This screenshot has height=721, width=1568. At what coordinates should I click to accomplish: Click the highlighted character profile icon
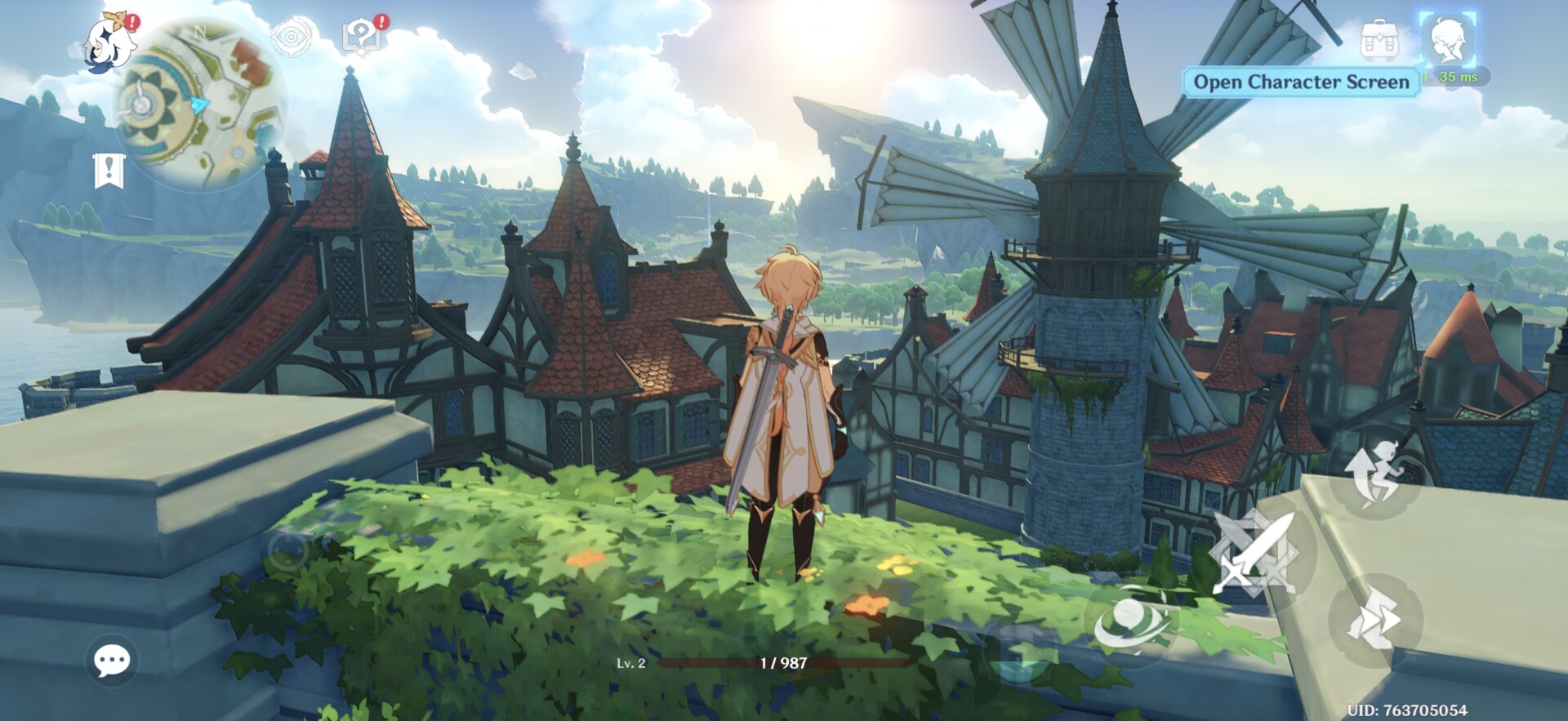1447,39
